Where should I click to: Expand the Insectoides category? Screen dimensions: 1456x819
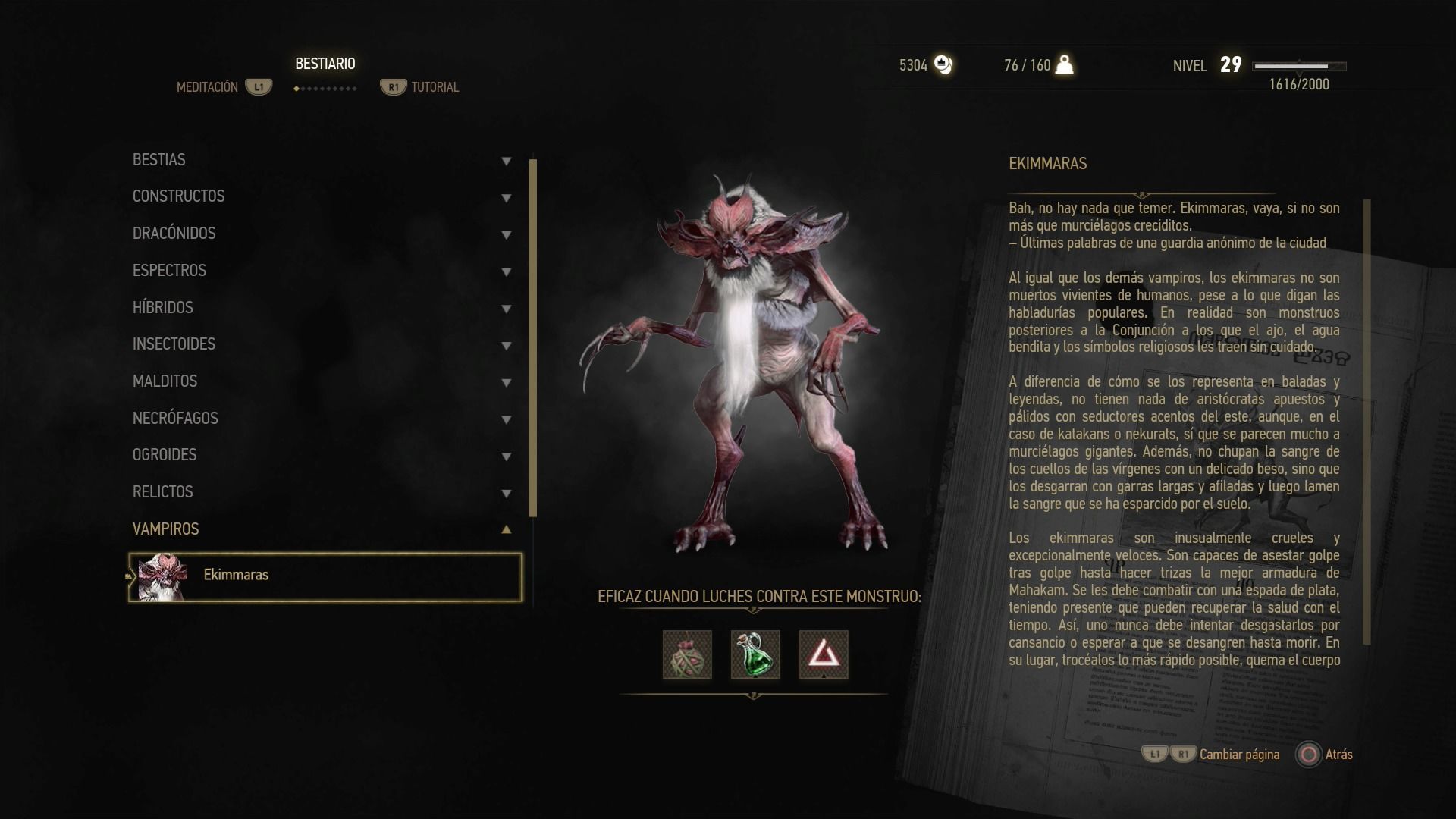coord(322,344)
